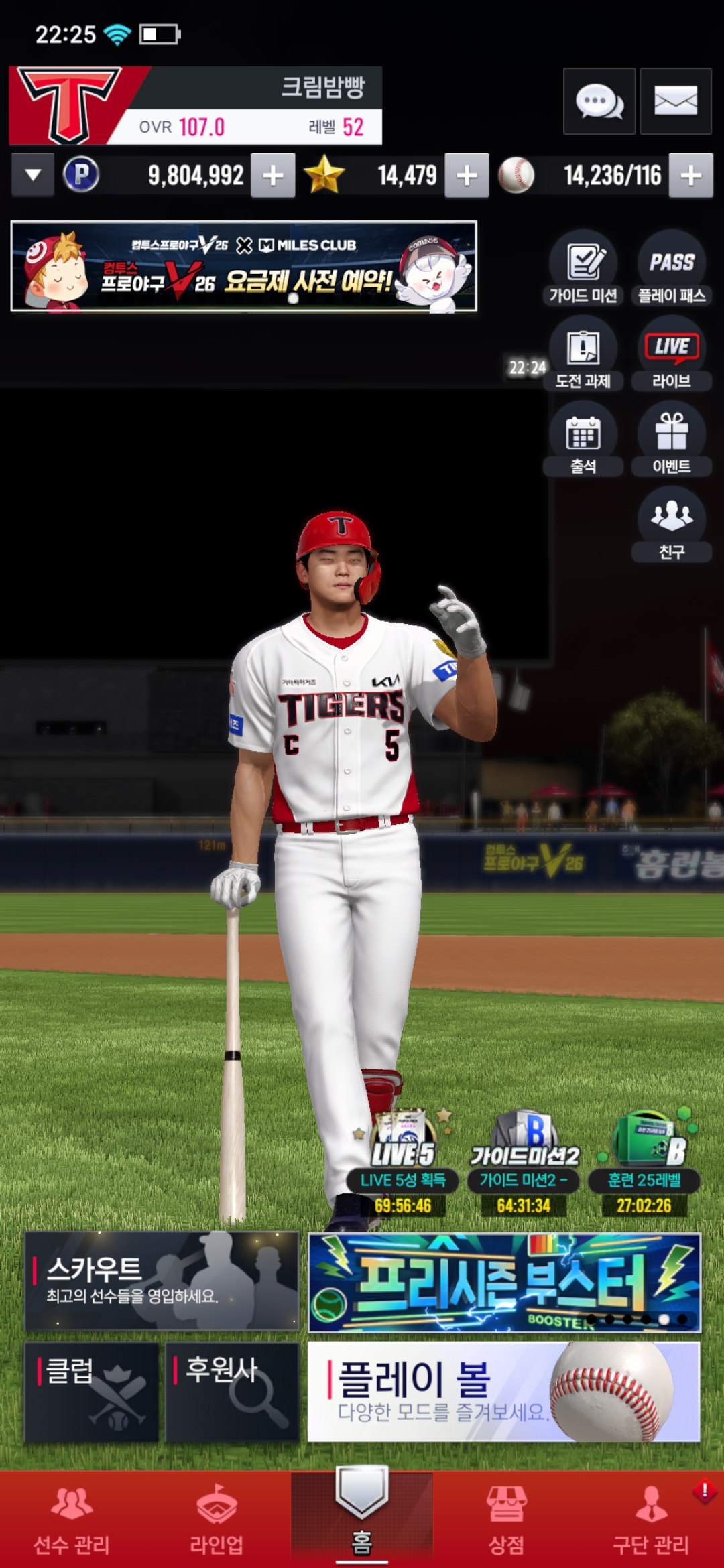724x1568 pixels.
Task: Open the 친구 friends list
Action: pyautogui.click(x=671, y=524)
